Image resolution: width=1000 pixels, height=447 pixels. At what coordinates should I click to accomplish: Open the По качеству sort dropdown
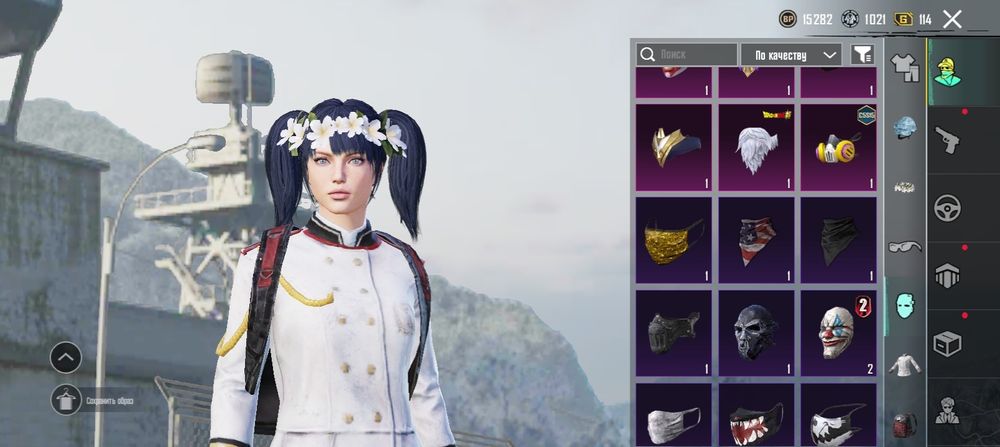click(x=790, y=54)
